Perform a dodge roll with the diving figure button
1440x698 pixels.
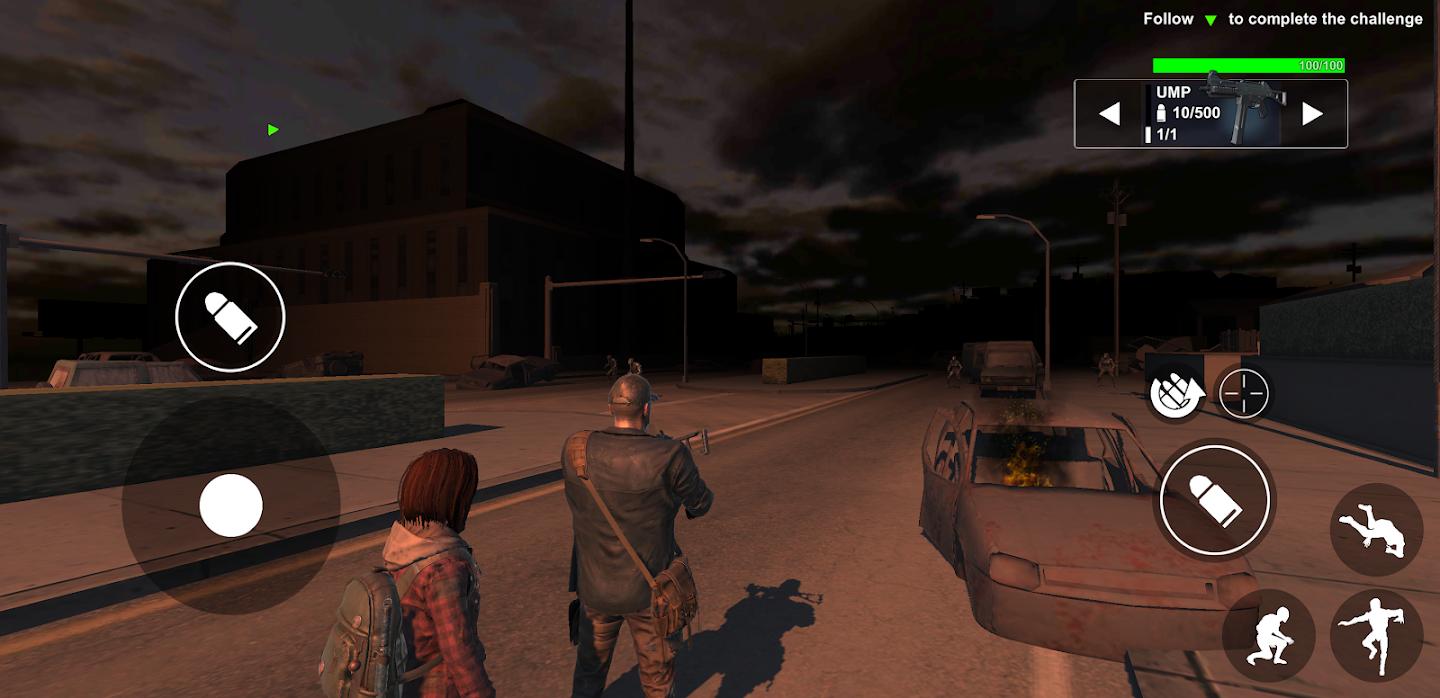tap(1376, 529)
